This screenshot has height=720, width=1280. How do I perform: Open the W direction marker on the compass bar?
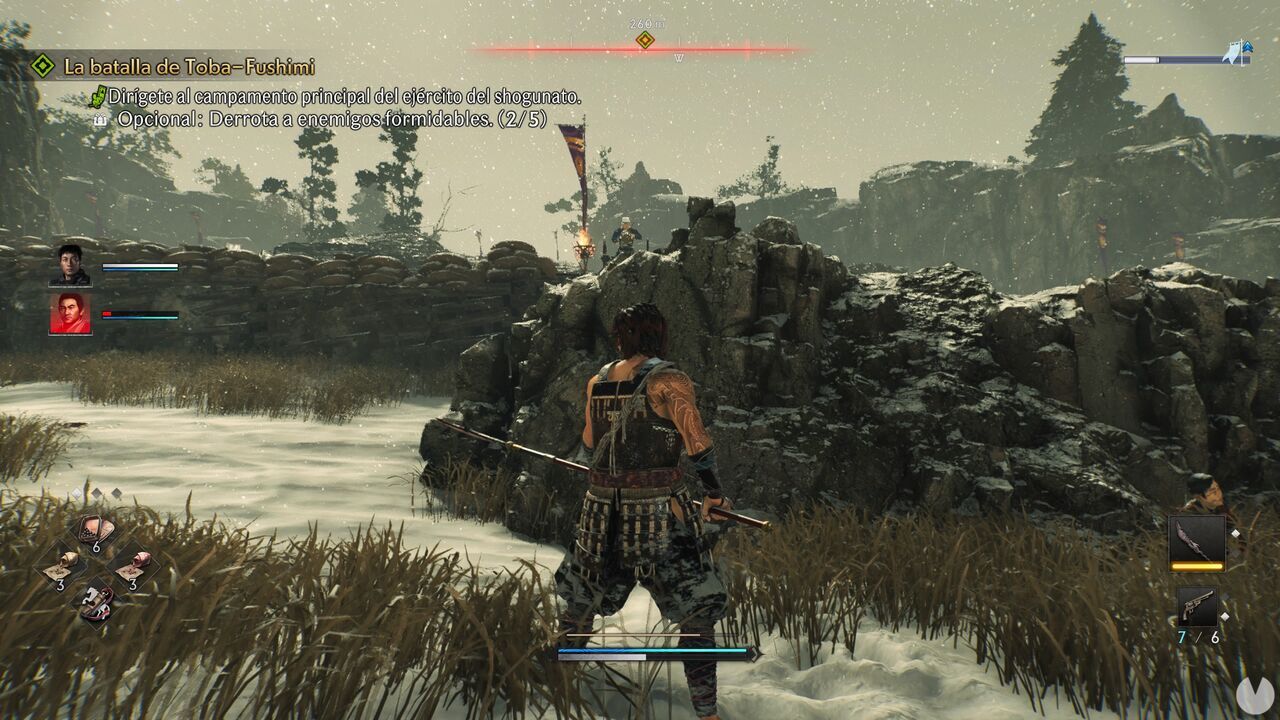point(678,58)
